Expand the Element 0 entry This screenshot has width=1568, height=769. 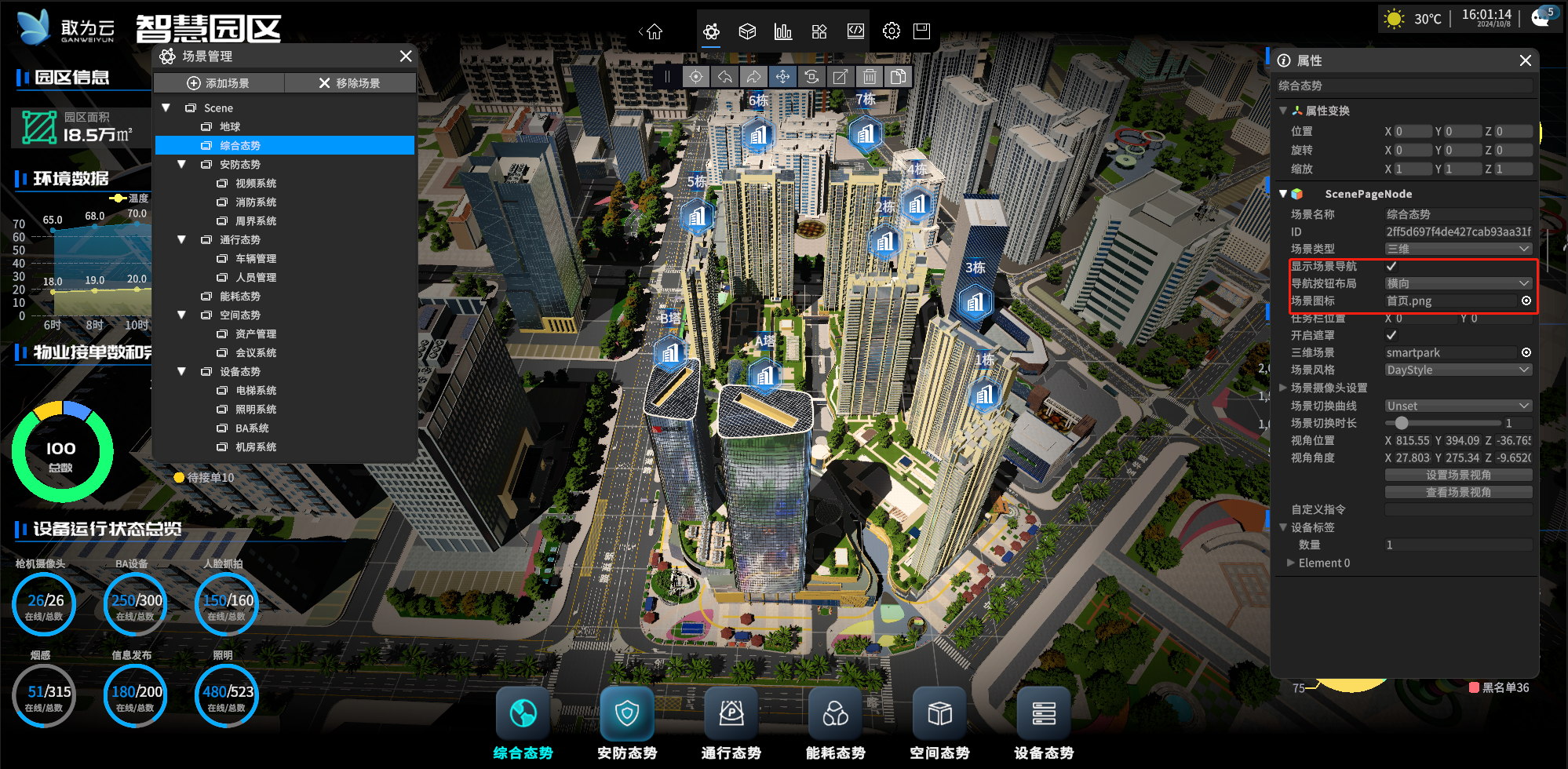tap(1291, 563)
